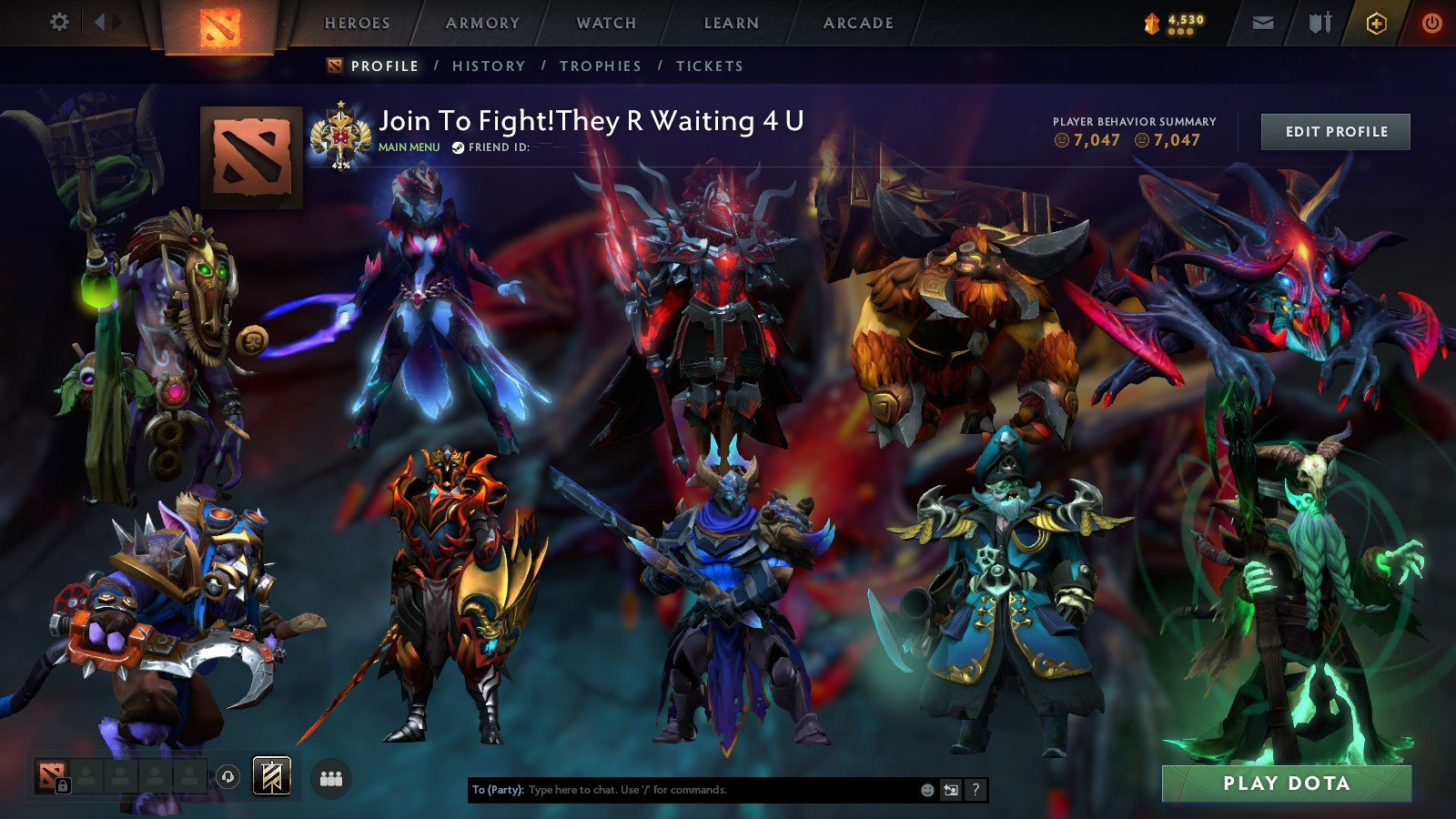Click the party chat input field
Viewport: 1456px width, 819px height.
pos(682,790)
